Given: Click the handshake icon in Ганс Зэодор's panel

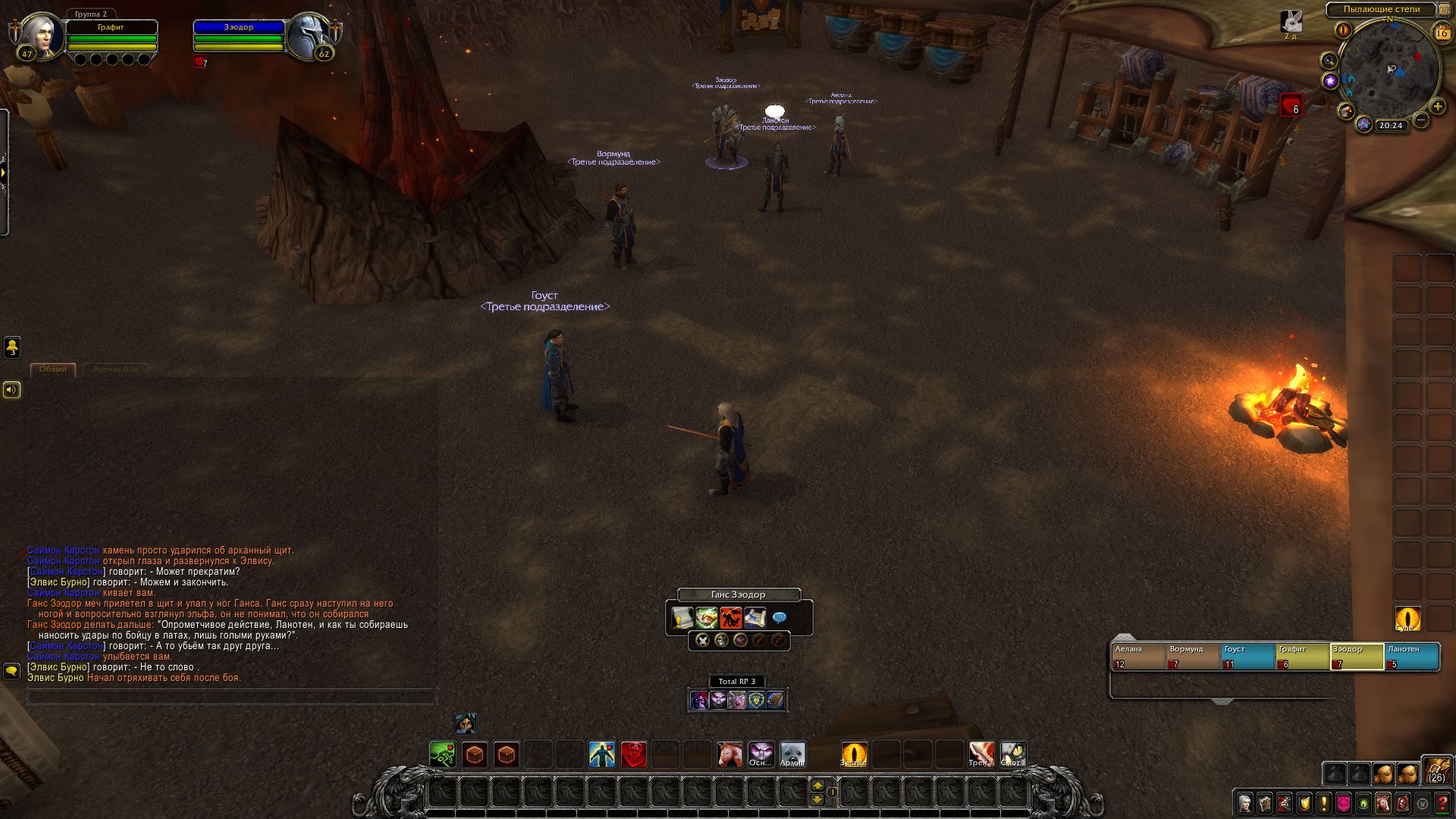Looking at the screenshot, I should (x=707, y=618).
